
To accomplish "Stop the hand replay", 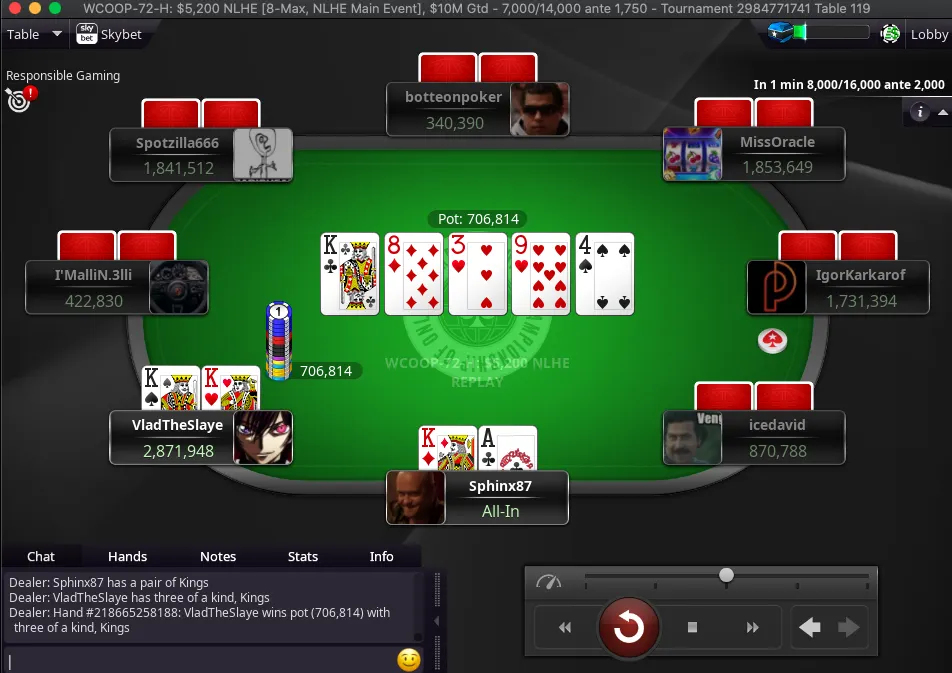I will 692,628.
